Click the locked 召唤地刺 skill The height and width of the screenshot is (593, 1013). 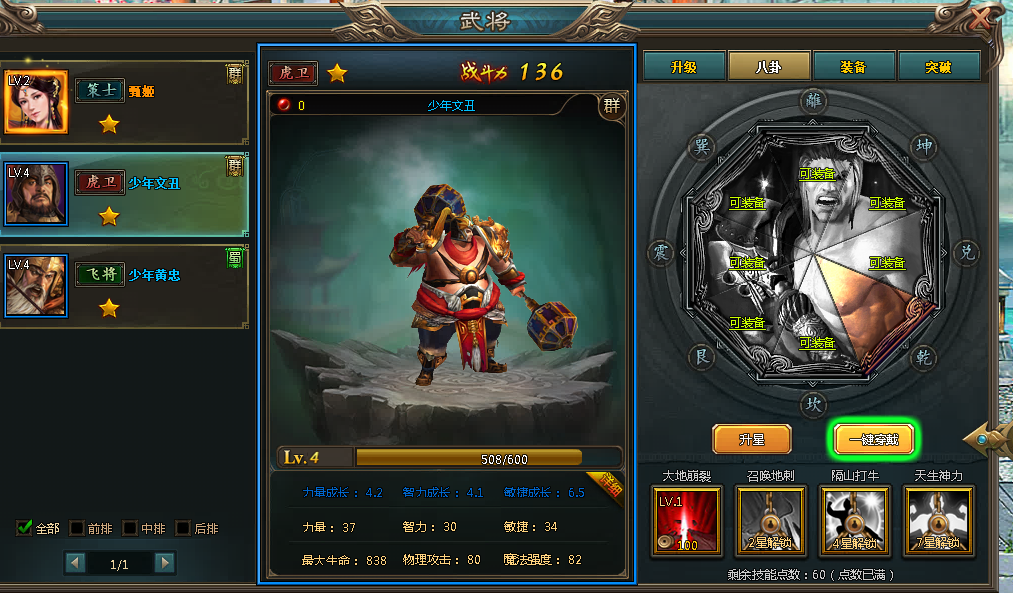[769, 520]
